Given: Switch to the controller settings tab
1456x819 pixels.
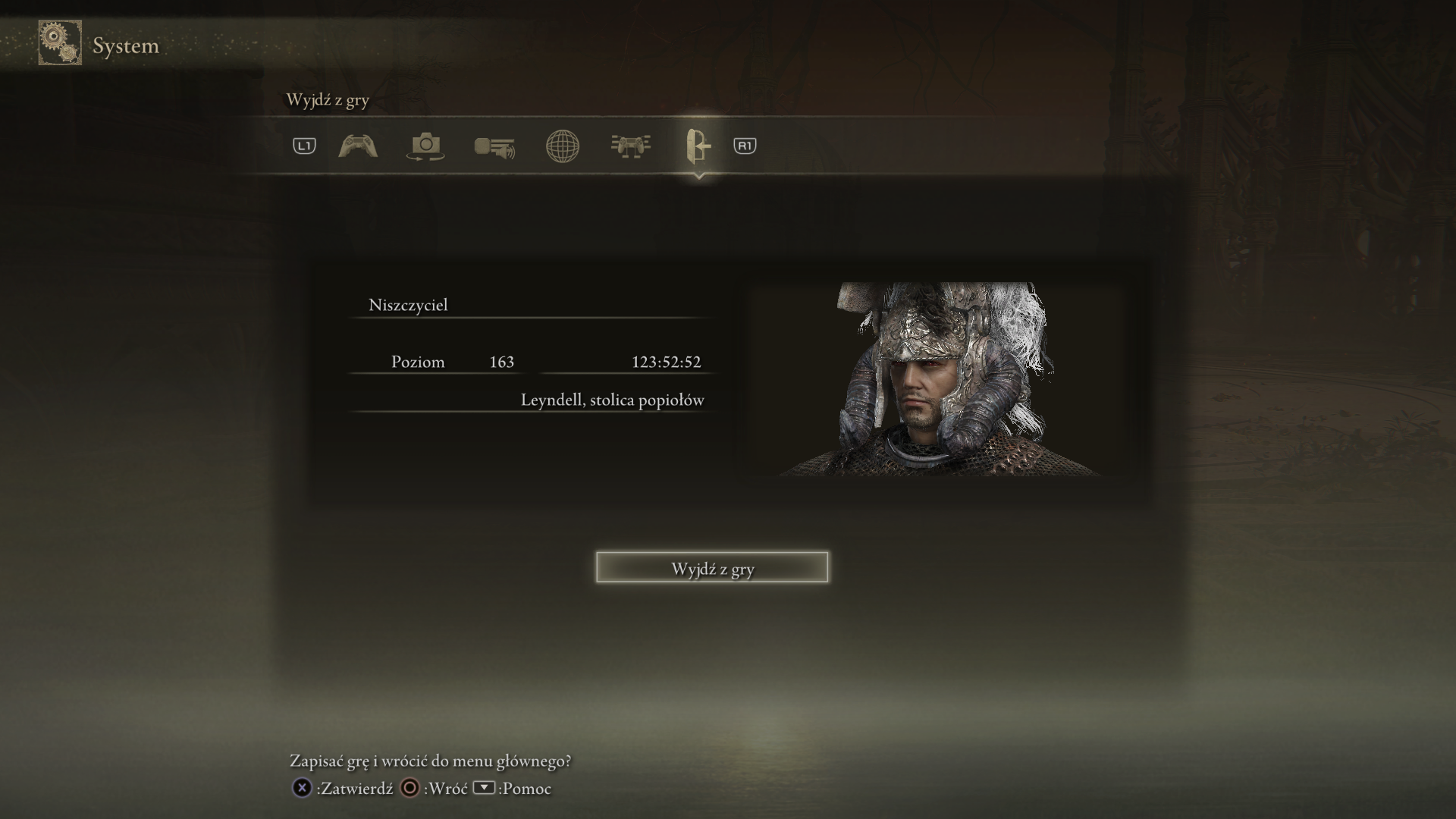Looking at the screenshot, I should coord(358,146).
